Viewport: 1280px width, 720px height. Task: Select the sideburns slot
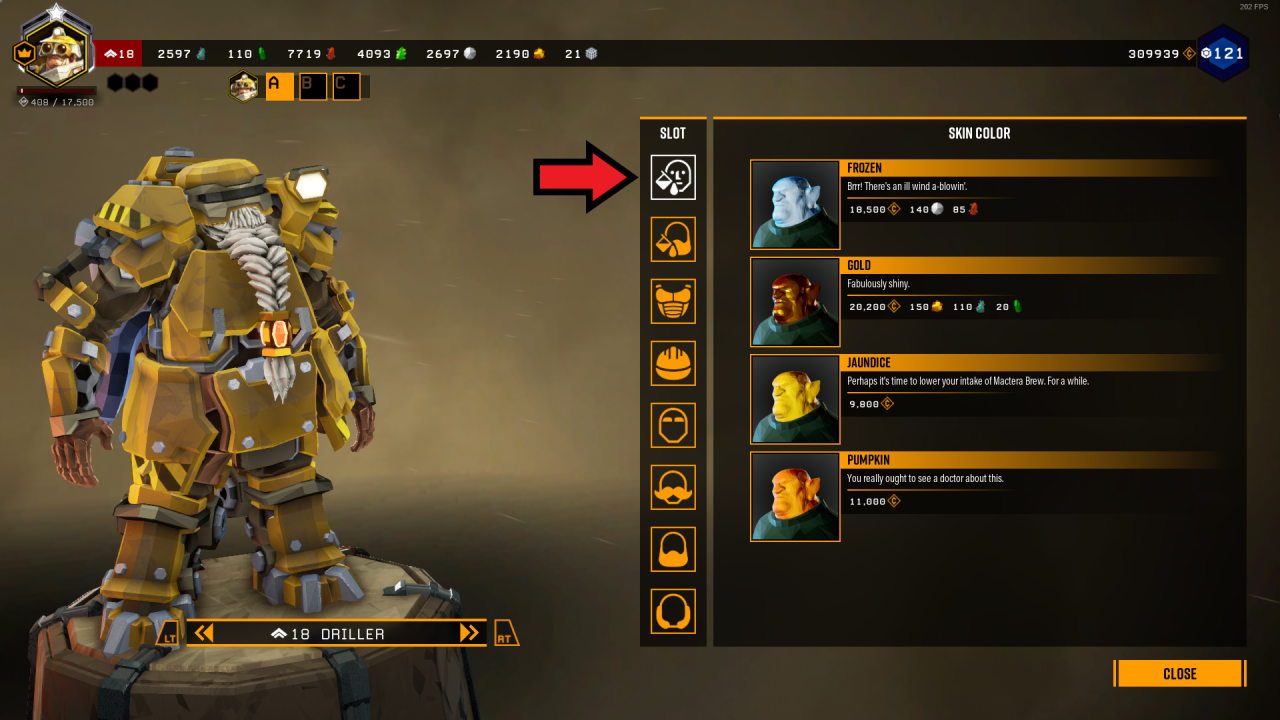[x=673, y=611]
